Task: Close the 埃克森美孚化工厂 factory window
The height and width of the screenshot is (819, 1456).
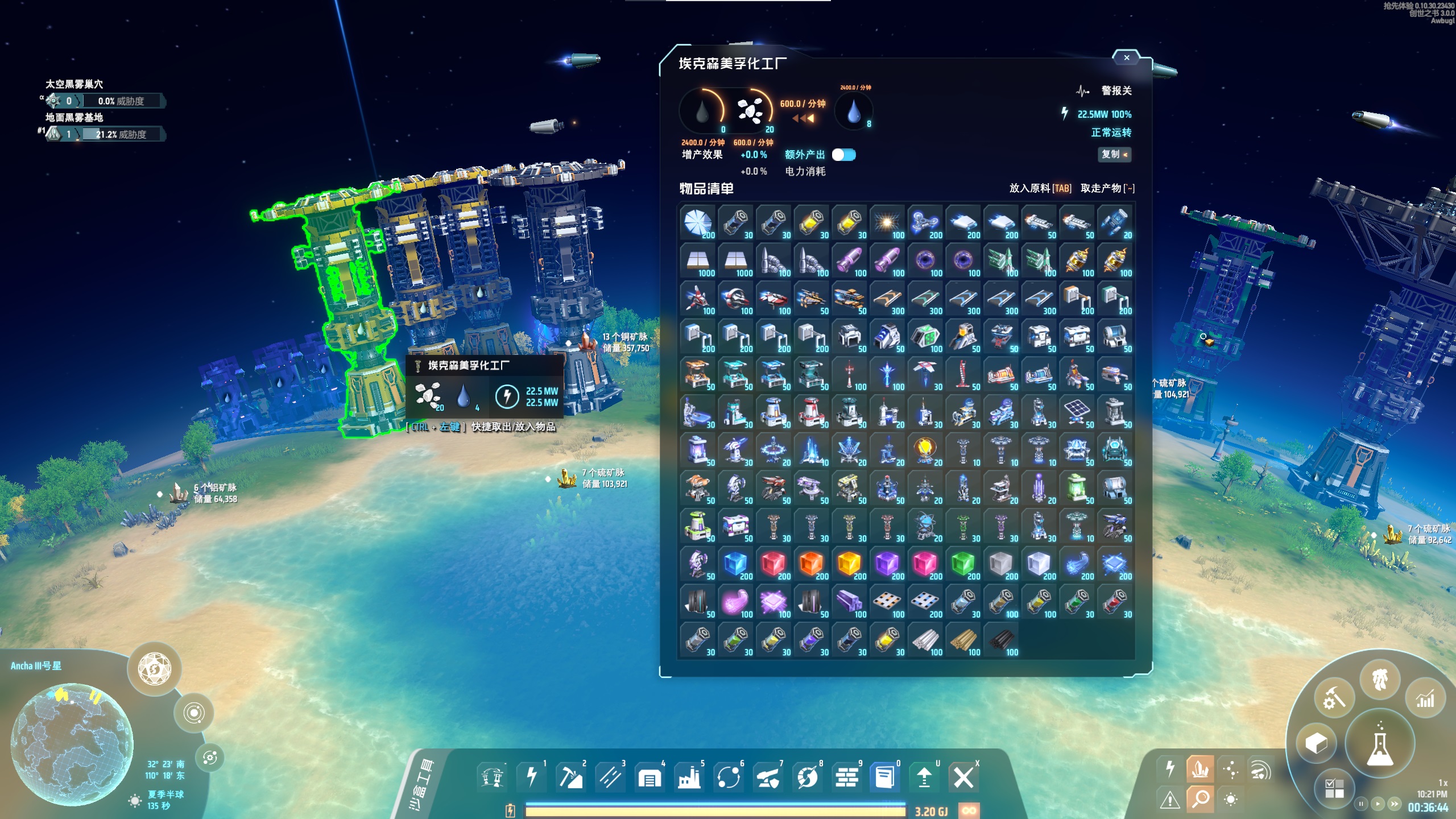Action: pos(1126,57)
